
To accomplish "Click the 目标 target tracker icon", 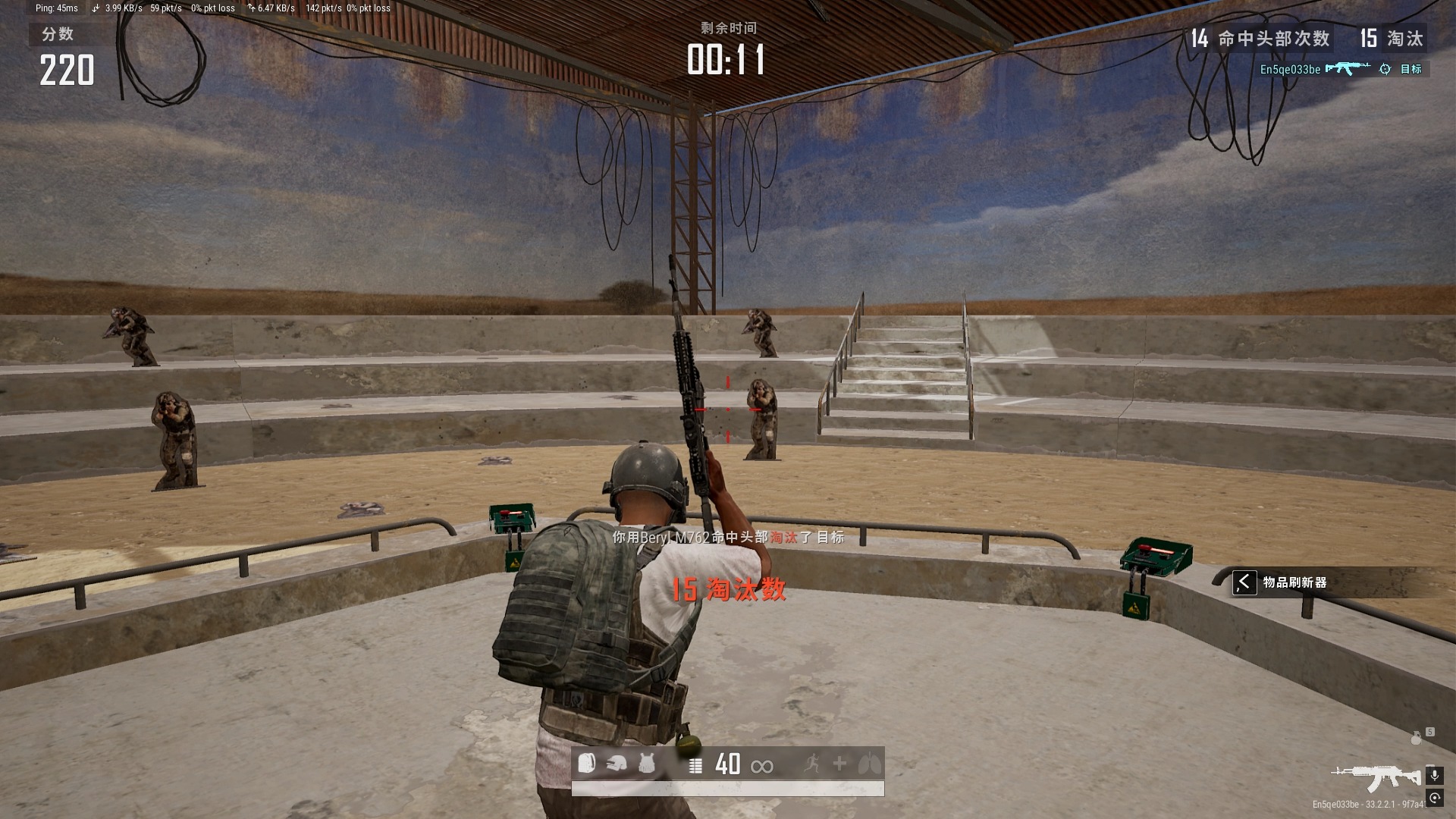I will pos(1385,69).
